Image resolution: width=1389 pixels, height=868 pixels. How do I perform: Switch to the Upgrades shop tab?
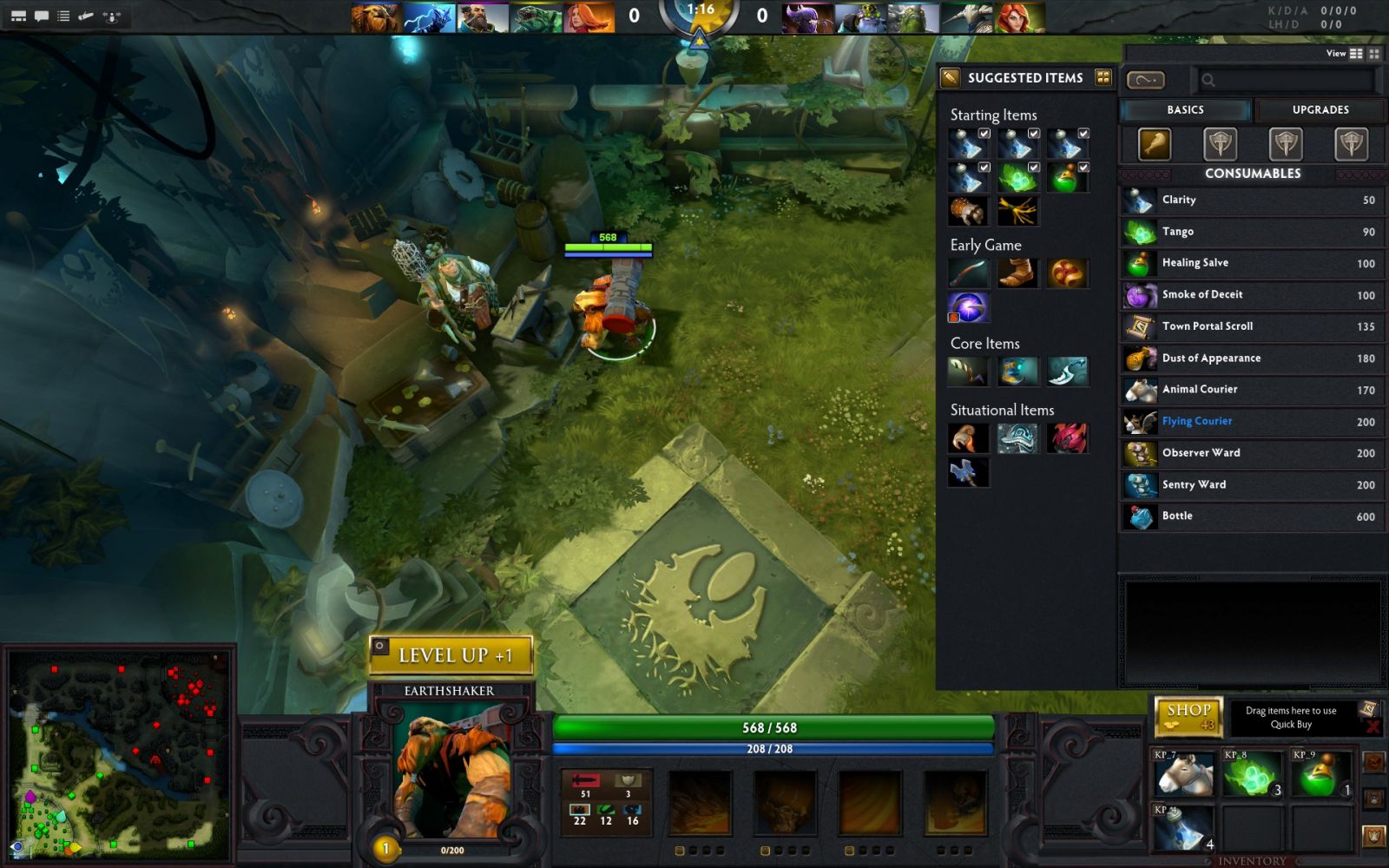coord(1320,110)
